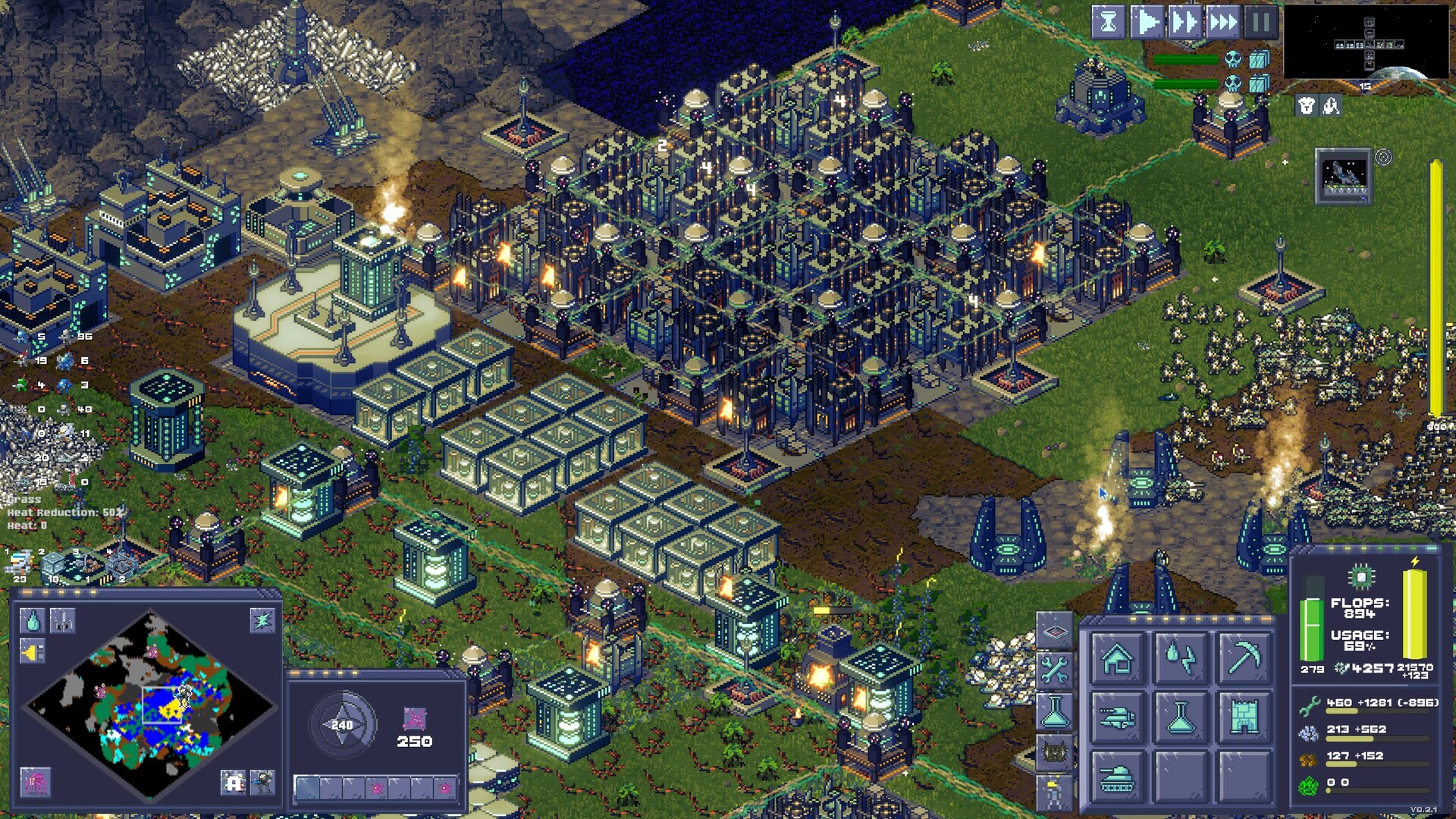
Task: Open the flask research side tab
Action: [x=1054, y=711]
